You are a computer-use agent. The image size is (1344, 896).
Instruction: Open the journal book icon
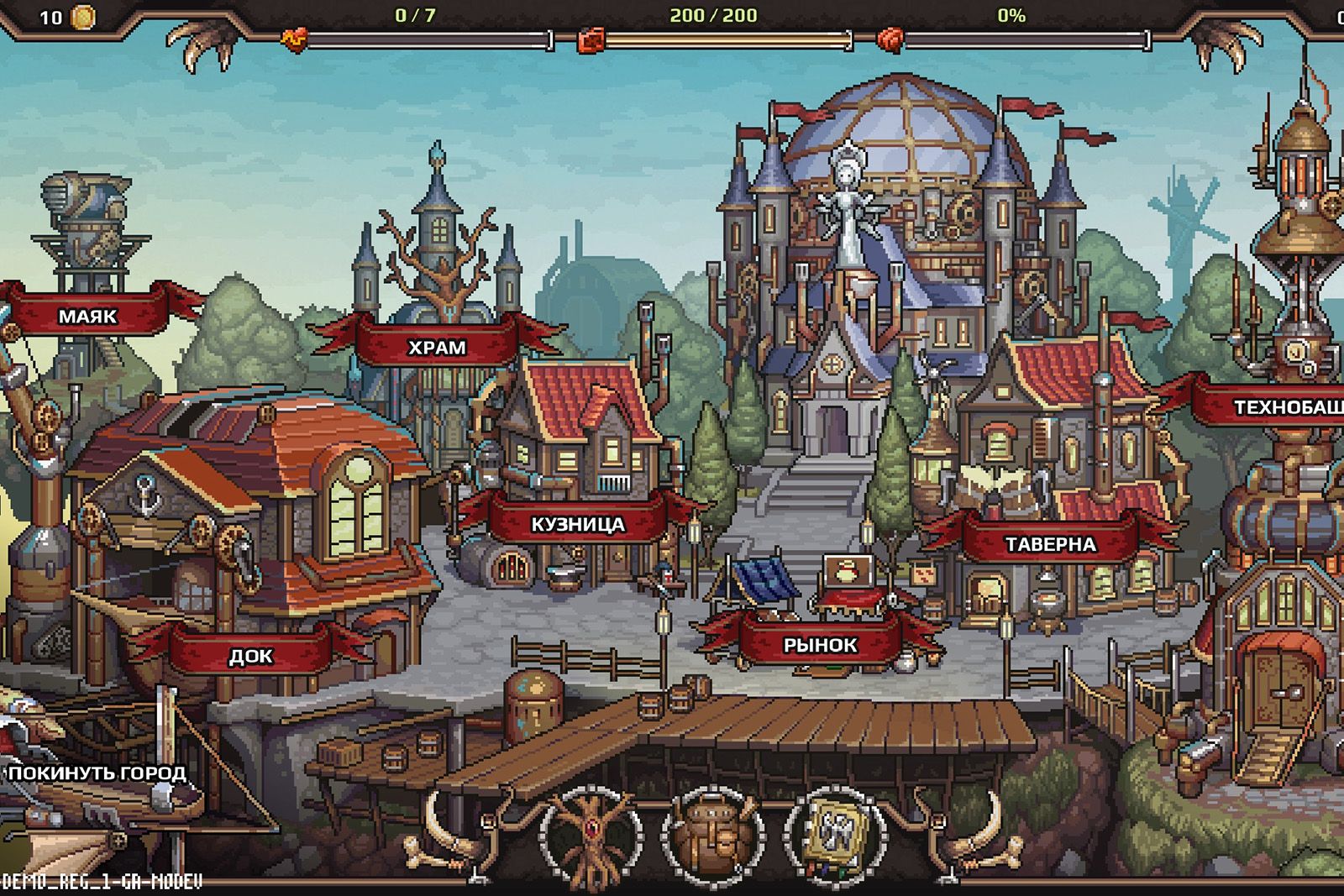(x=835, y=835)
